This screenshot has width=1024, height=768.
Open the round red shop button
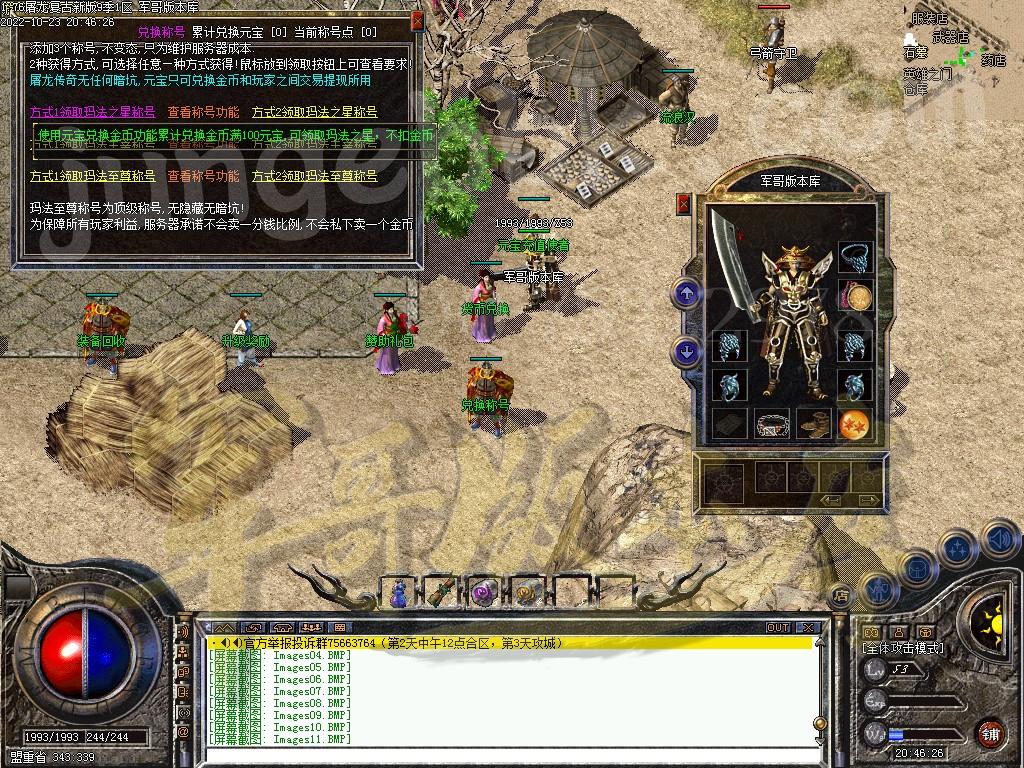coord(990,733)
